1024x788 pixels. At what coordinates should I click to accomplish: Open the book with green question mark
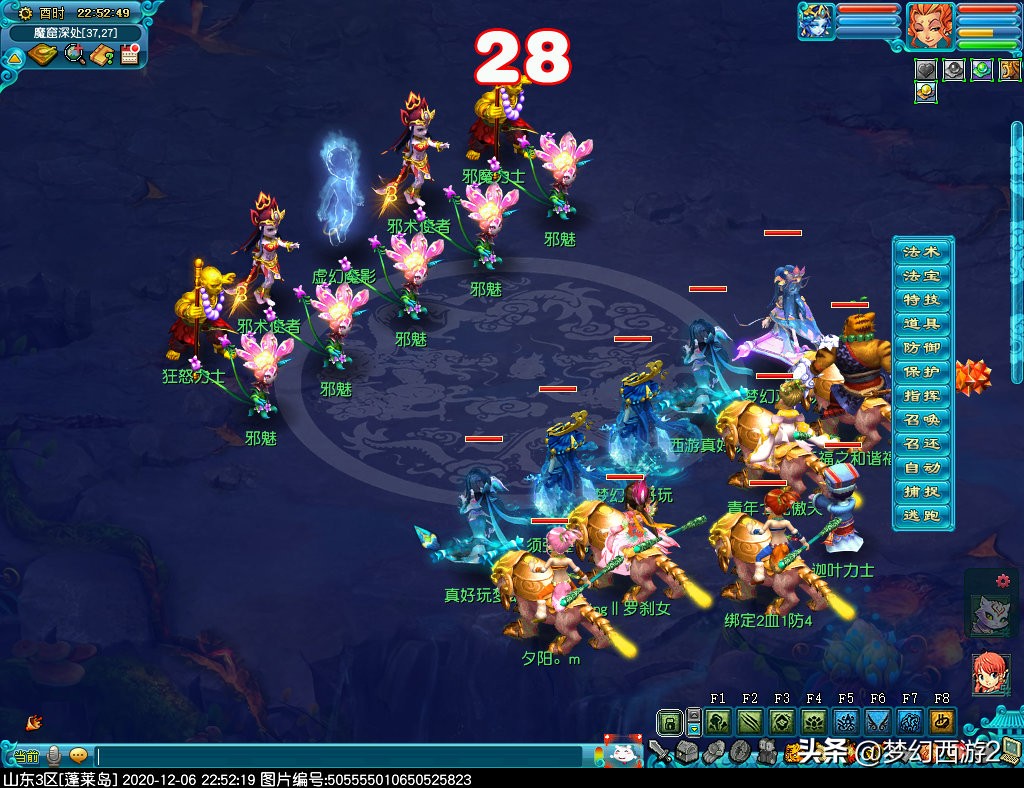[x=101, y=55]
